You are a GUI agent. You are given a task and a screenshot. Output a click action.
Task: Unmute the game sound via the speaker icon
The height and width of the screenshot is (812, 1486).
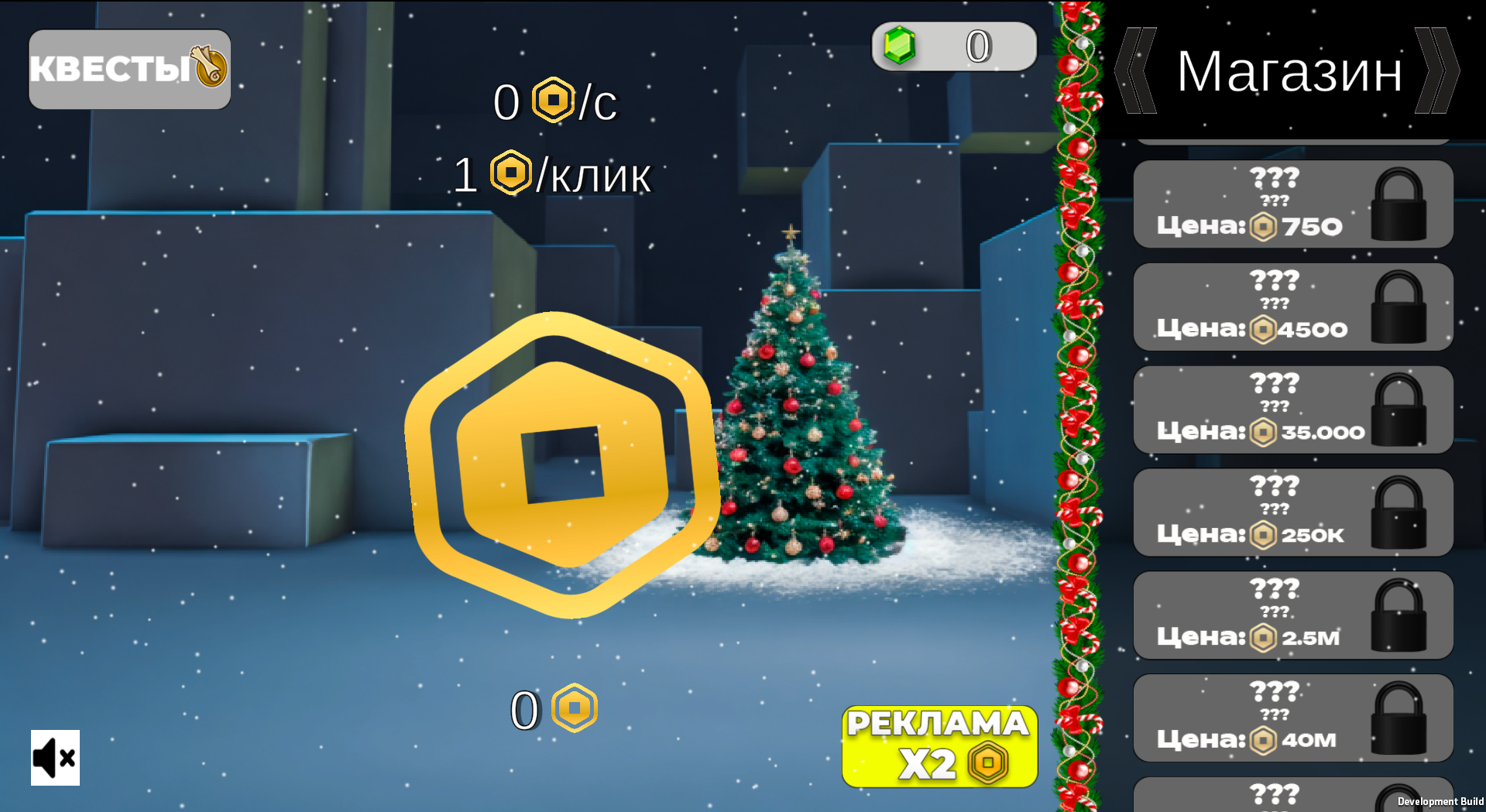[x=55, y=759]
